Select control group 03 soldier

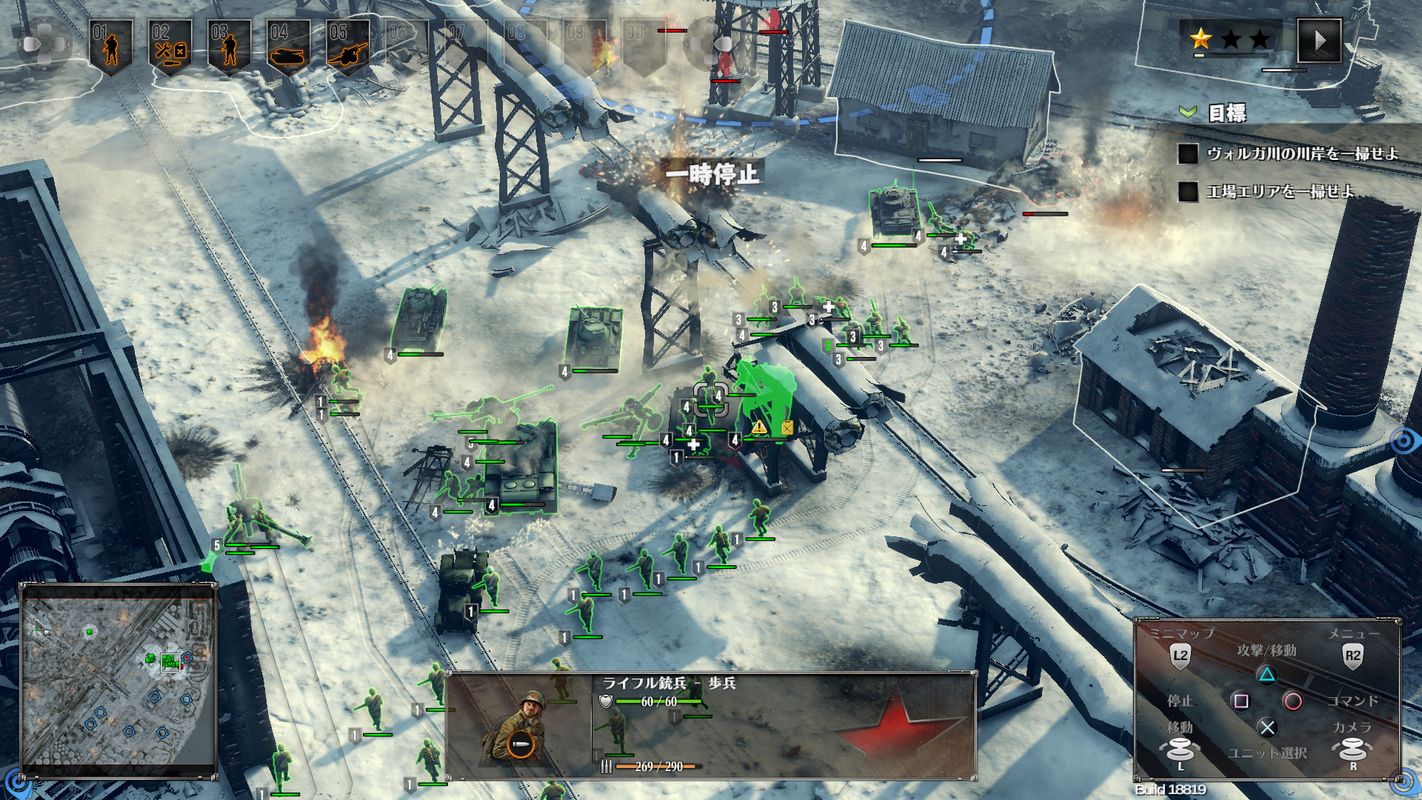point(229,44)
